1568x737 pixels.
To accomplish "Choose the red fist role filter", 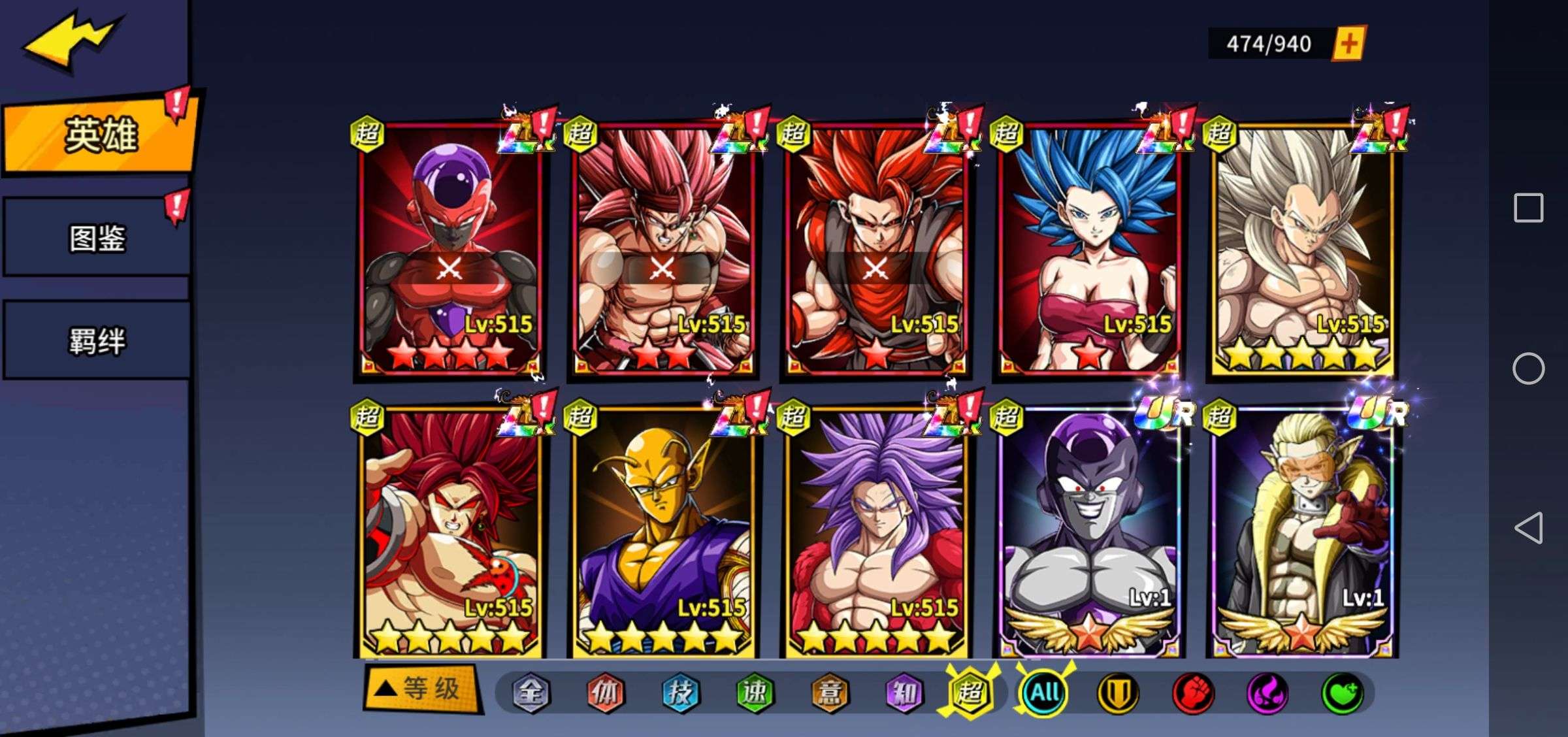I will click(1193, 693).
